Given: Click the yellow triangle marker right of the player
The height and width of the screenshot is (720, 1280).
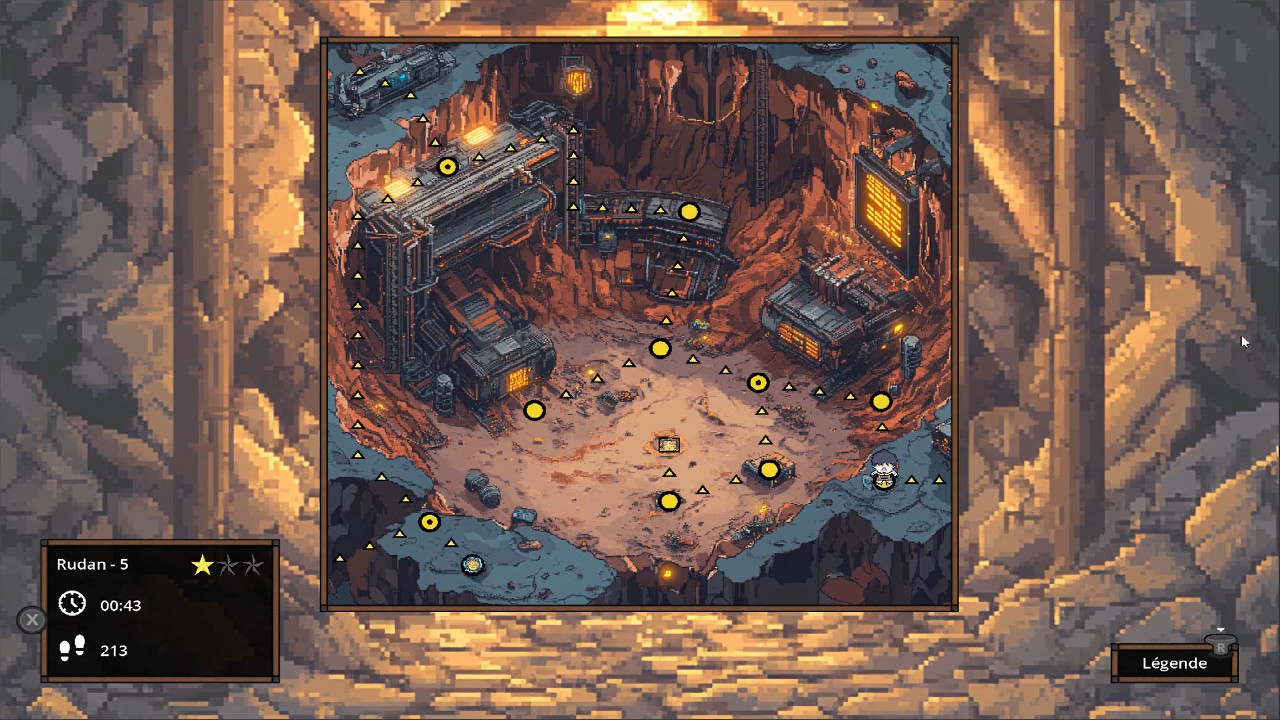Looking at the screenshot, I should (912, 480).
